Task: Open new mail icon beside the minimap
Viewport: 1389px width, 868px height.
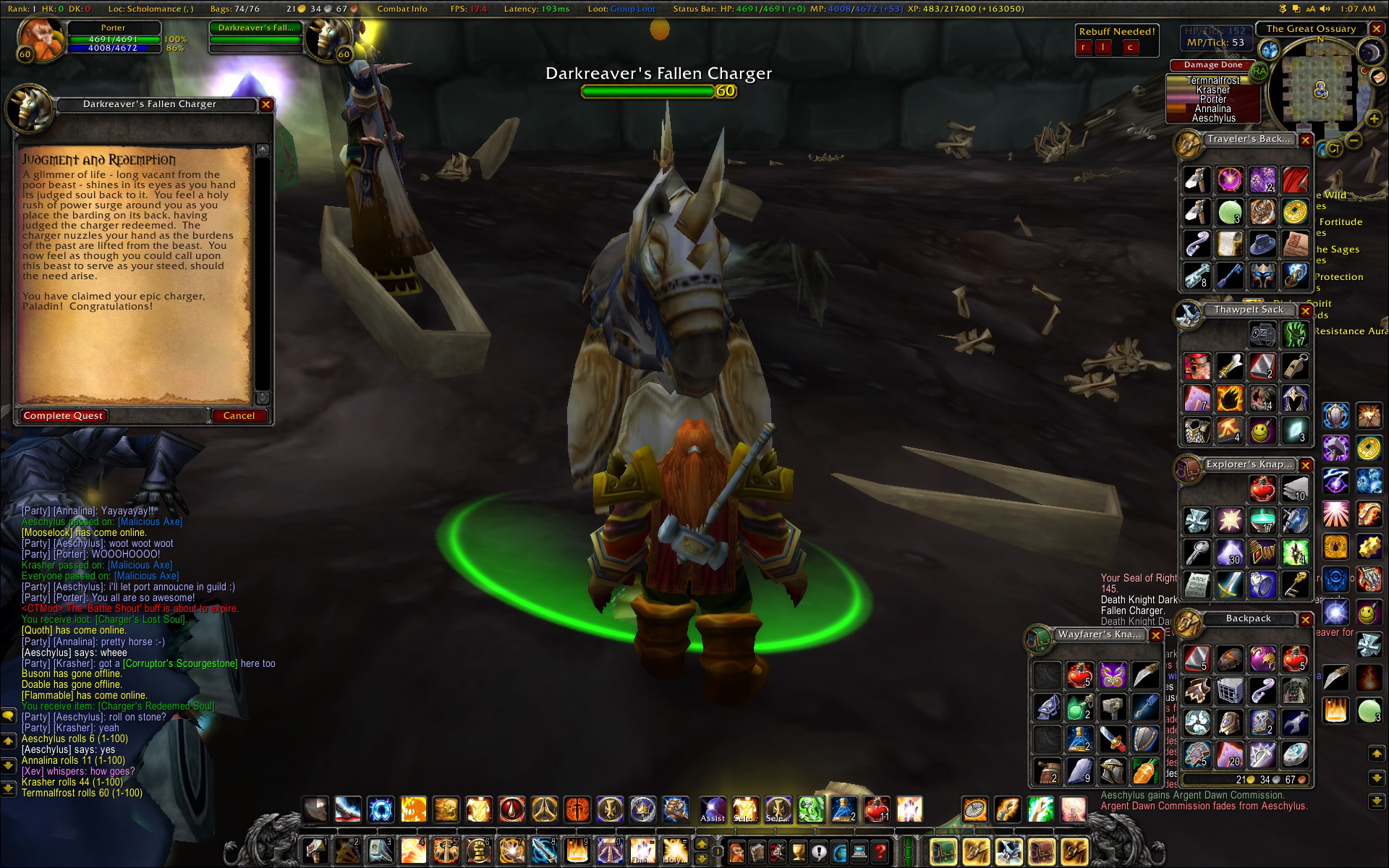Action: 1377,77
